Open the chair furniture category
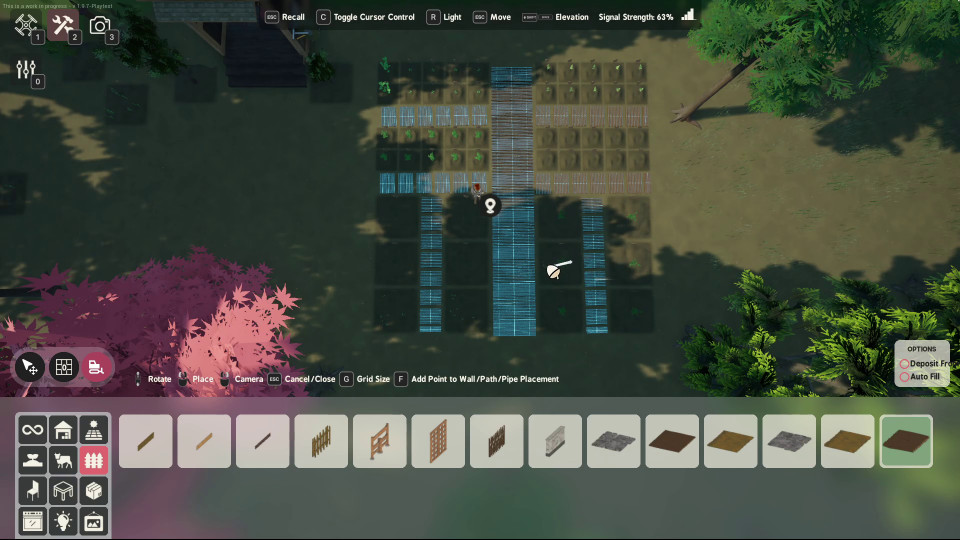This screenshot has width=960, height=540. click(x=33, y=490)
